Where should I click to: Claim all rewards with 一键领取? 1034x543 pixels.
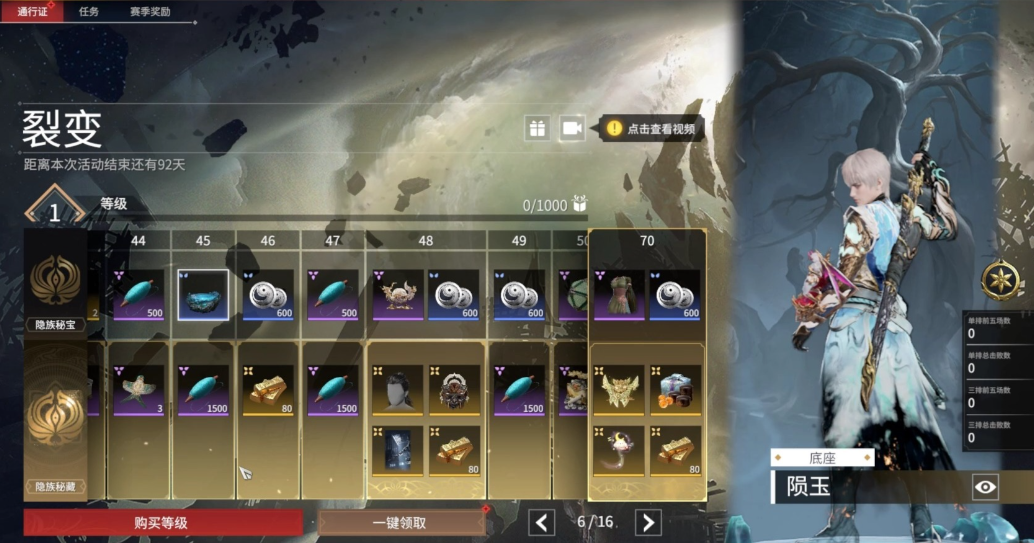point(400,522)
